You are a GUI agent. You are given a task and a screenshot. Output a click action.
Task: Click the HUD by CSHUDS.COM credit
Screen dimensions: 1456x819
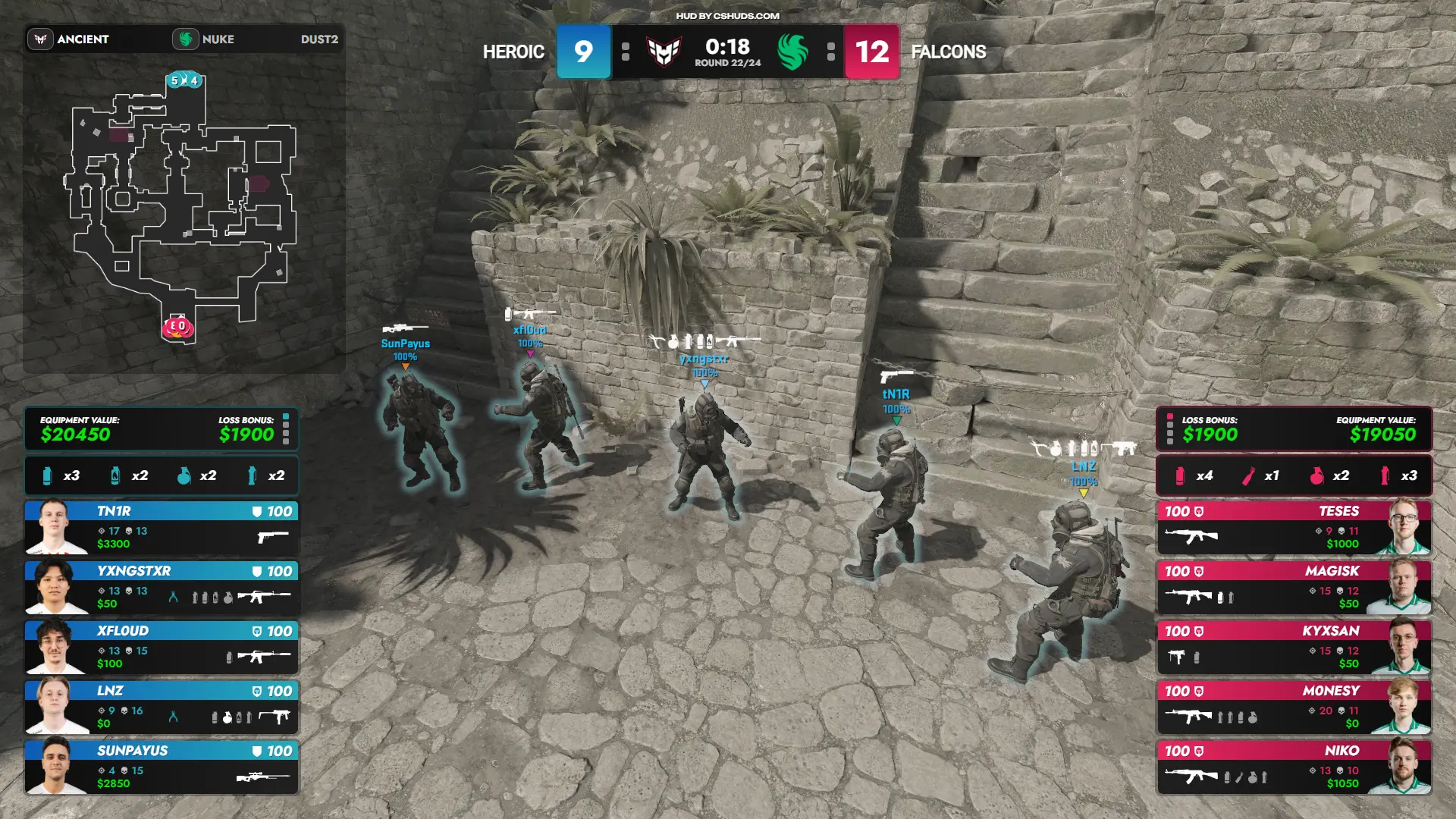pos(727,16)
